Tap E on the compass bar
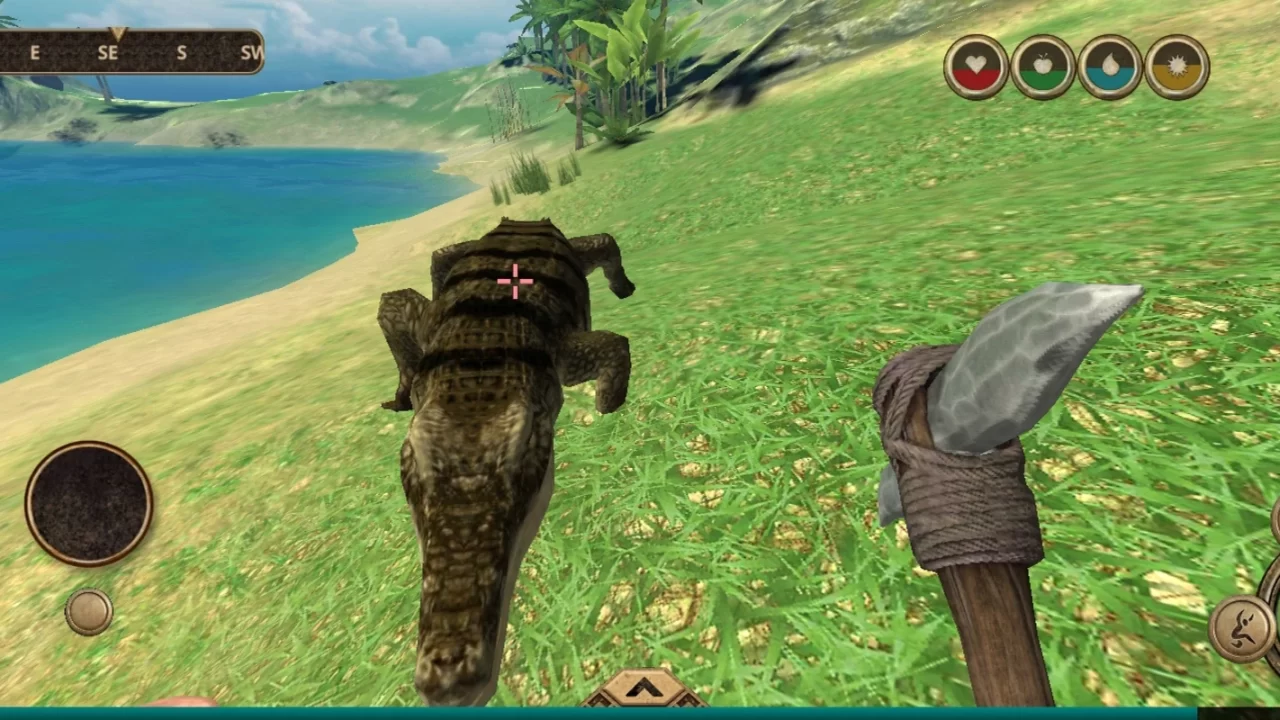 click(x=35, y=53)
